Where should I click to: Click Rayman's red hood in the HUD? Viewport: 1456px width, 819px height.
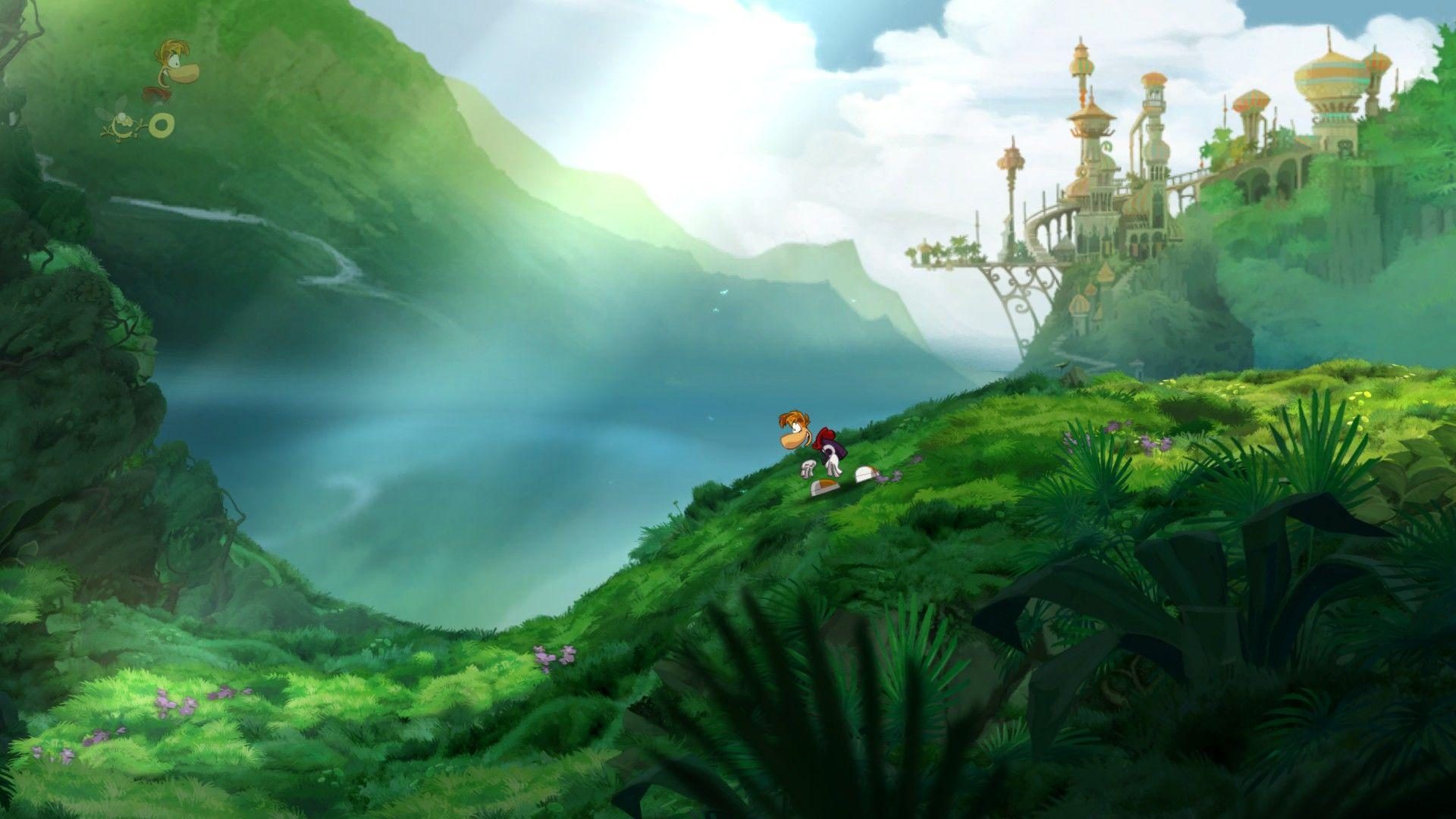[155, 93]
